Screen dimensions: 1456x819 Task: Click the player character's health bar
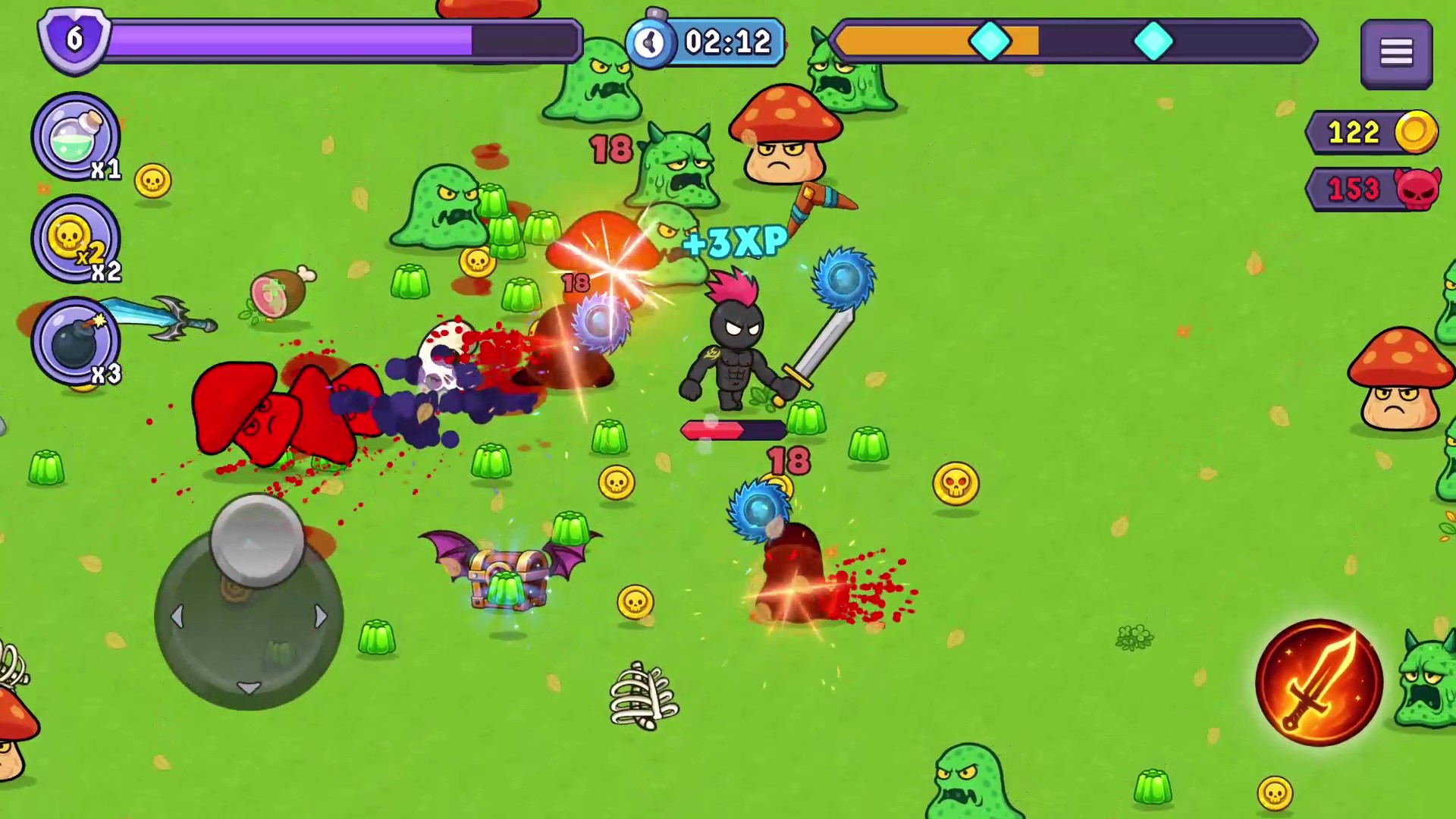click(732, 431)
